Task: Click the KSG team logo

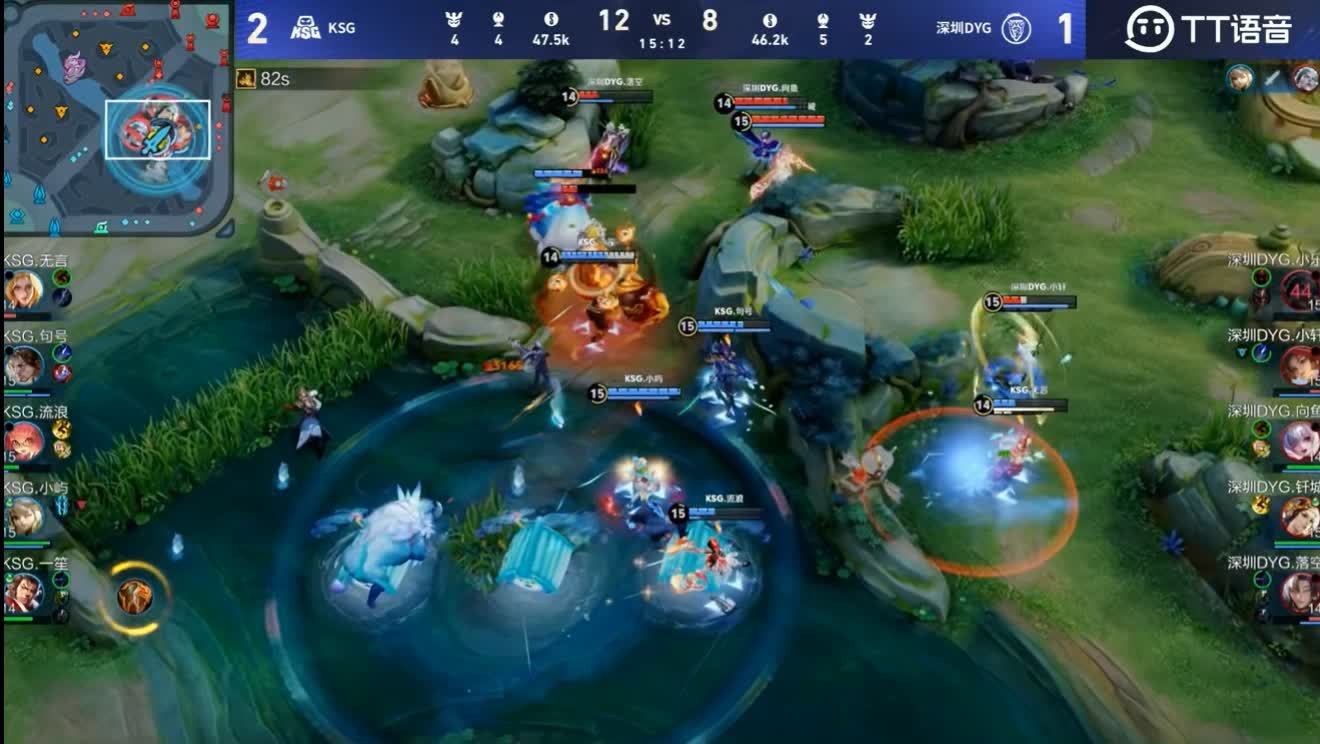Action: point(305,28)
